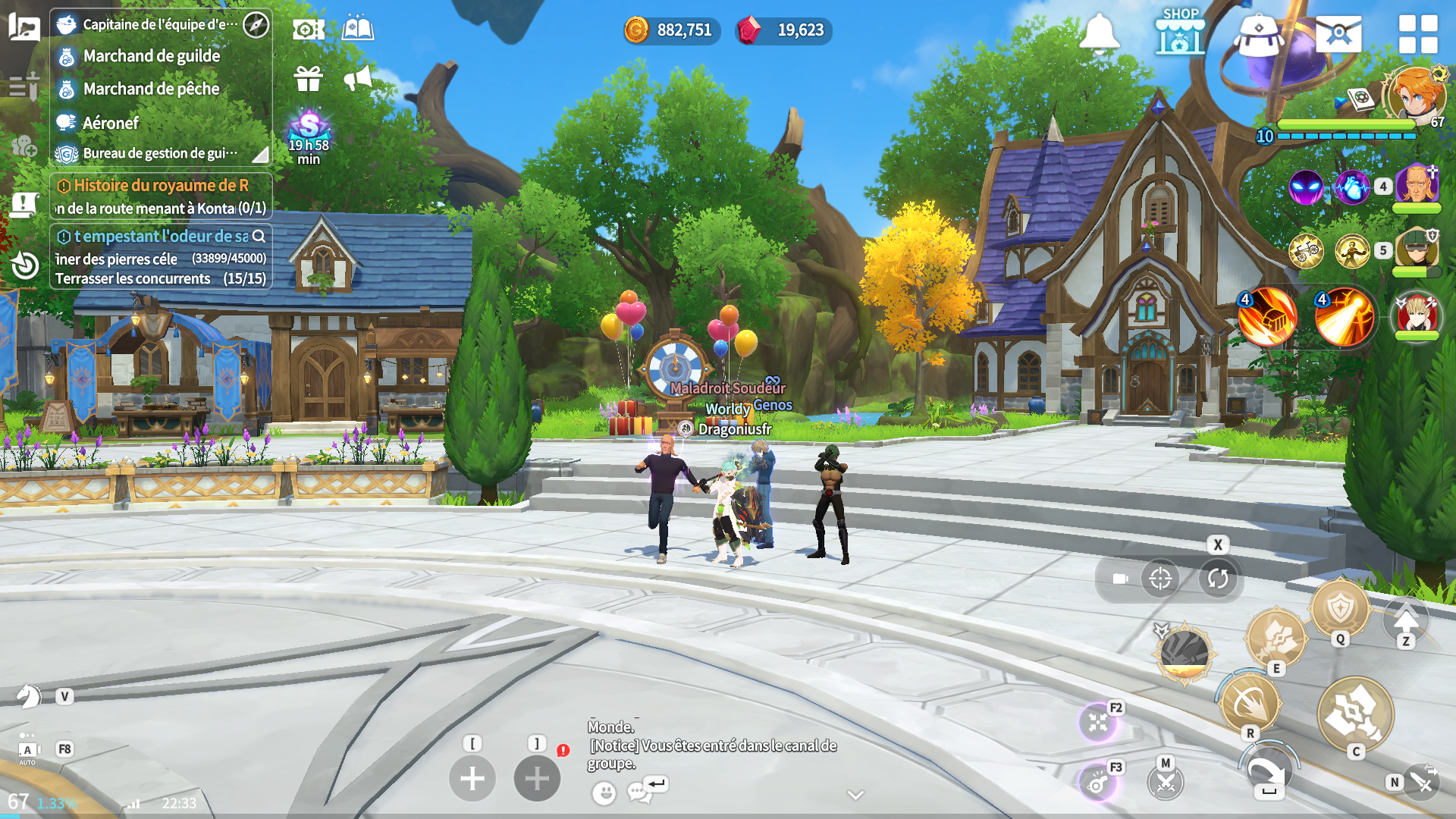The image size is (1456, 819).
Task: Open the backpack inventory
Action: point(1258,35)
